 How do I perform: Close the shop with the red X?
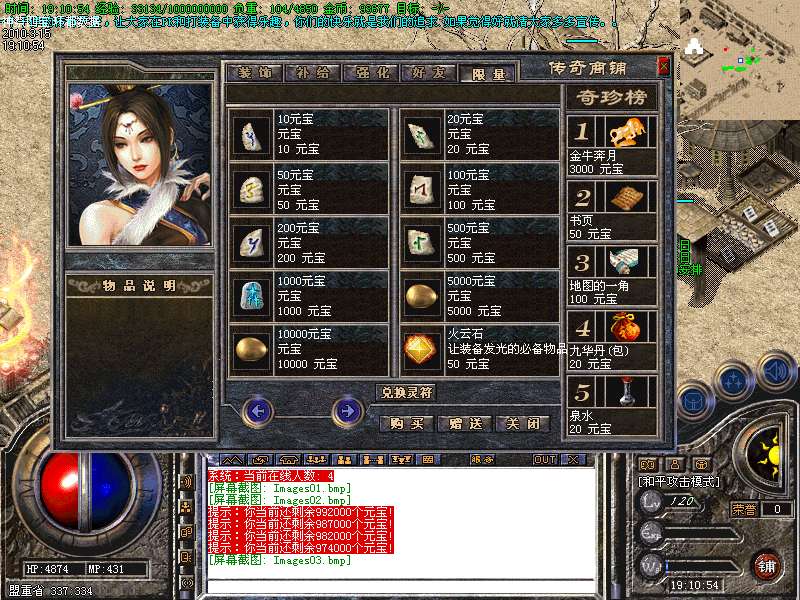tap(663, 67)
